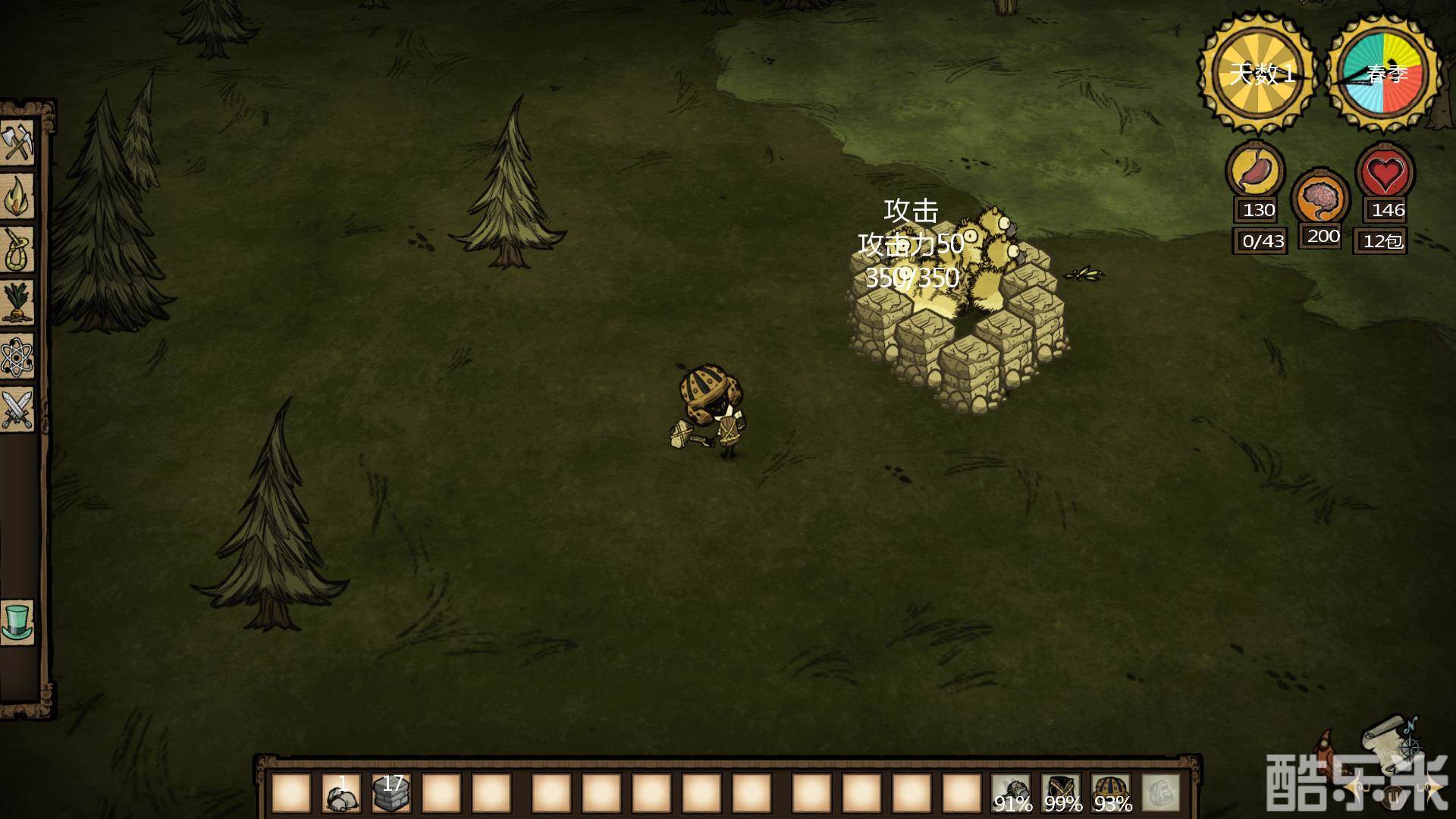The width and height of the screenshot is (1456, 819).
Task: Click the body armor slot at 99%
Action: click(x=1062, y=793)
